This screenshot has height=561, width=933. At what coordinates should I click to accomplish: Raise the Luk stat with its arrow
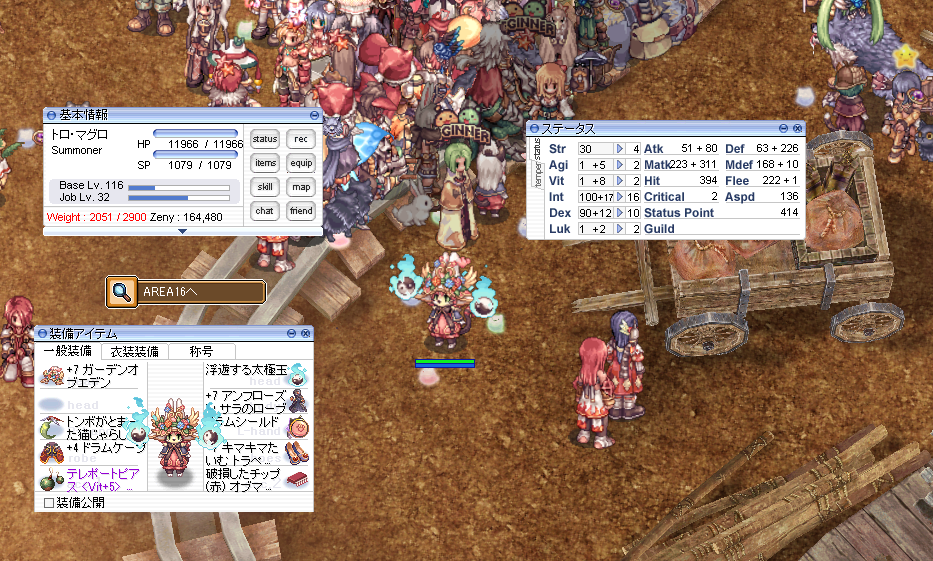[620, 229]
